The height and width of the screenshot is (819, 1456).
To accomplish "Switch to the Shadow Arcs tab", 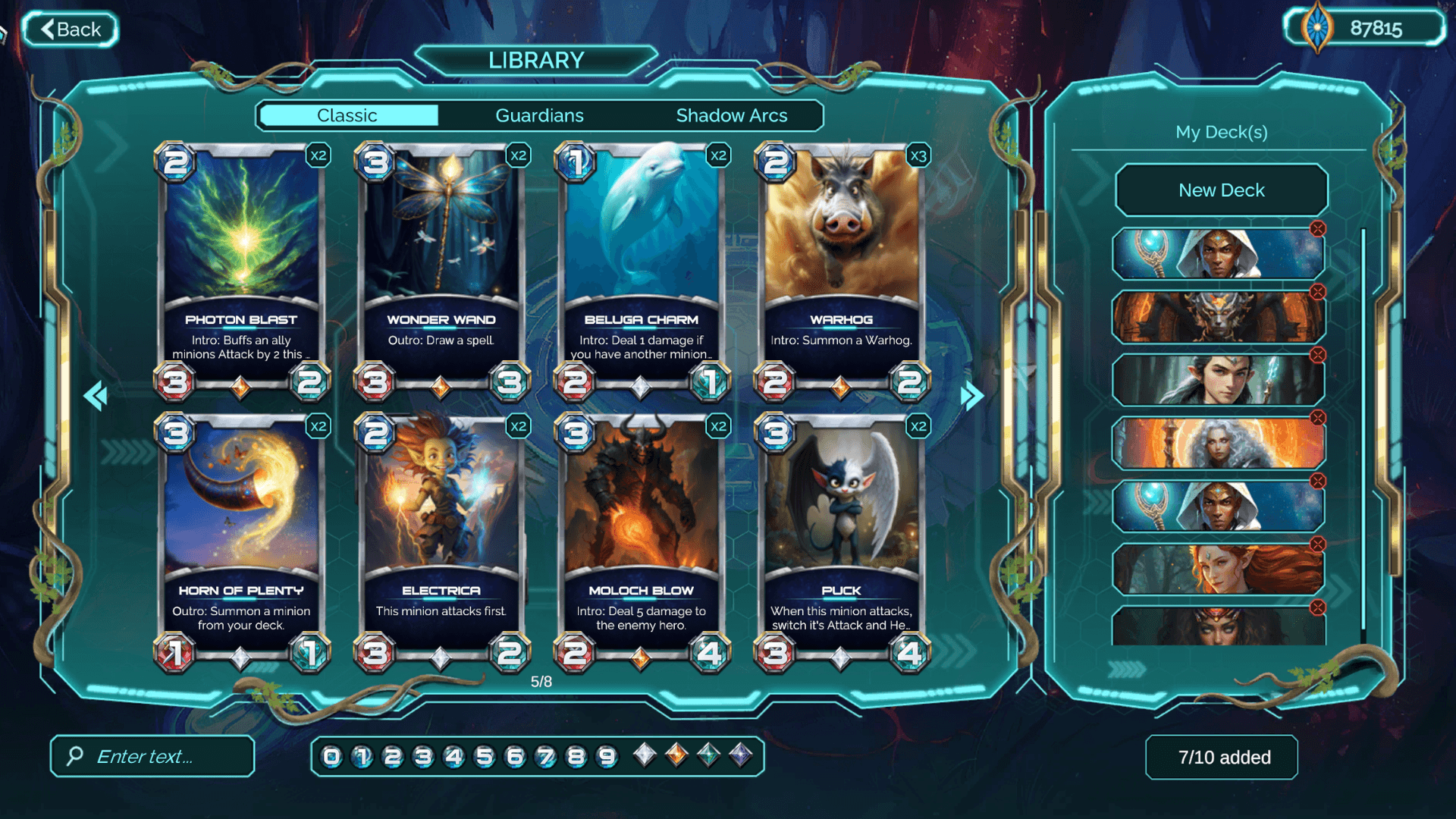I will click(x=732, y=115).
